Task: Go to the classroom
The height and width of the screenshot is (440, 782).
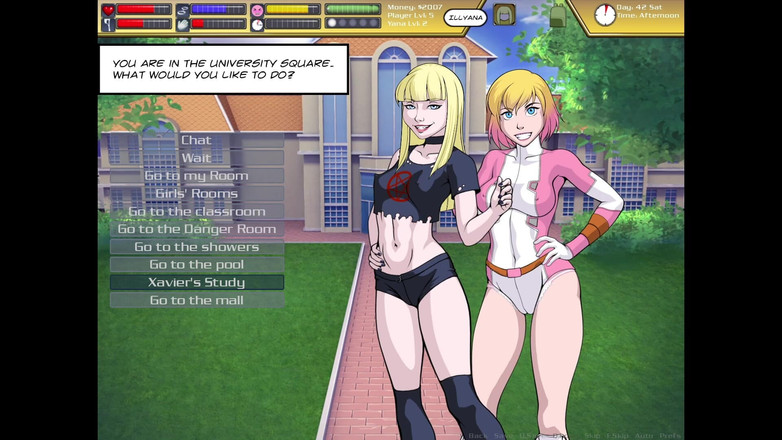Action: point(196,211)
